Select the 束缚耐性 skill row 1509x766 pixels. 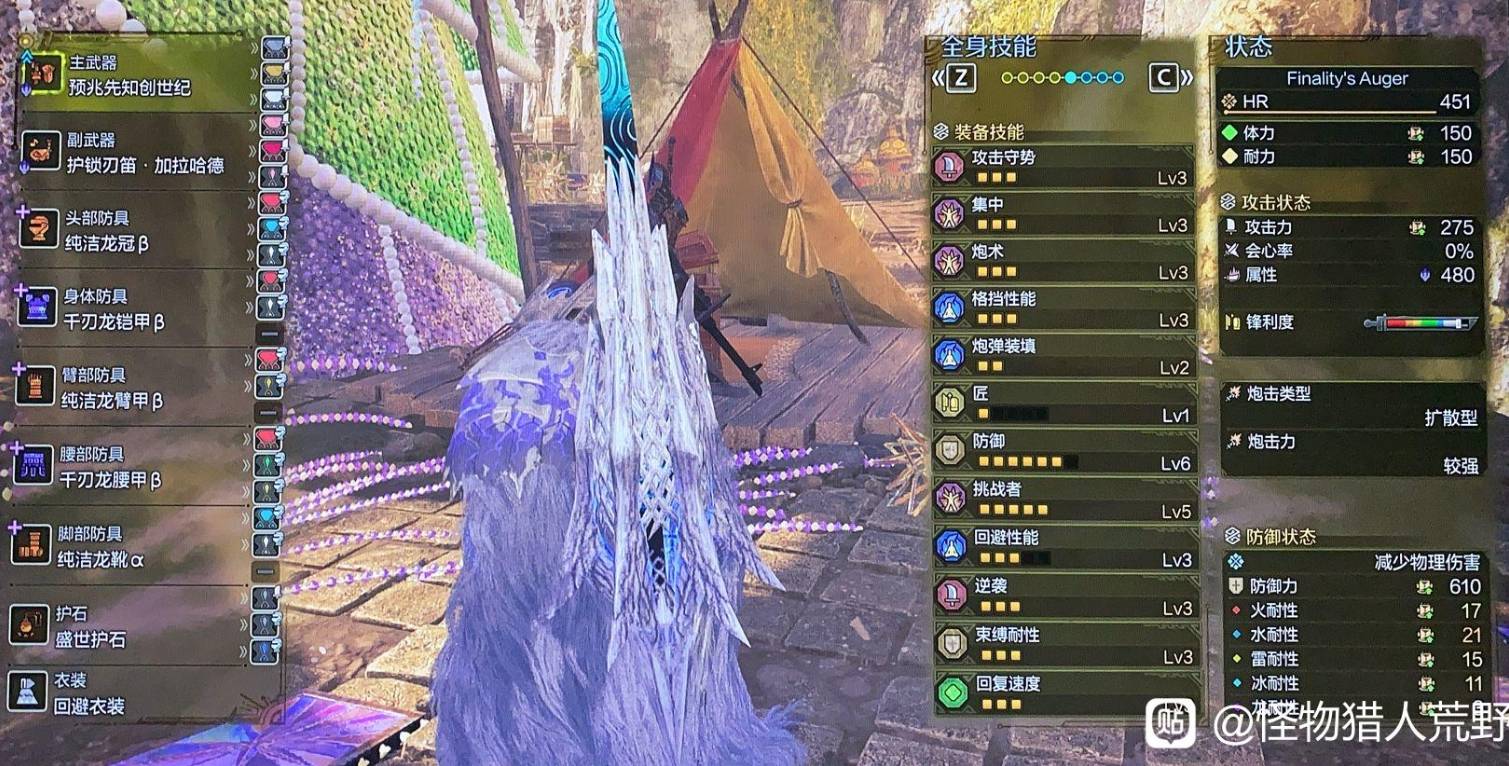(1064, 645)
